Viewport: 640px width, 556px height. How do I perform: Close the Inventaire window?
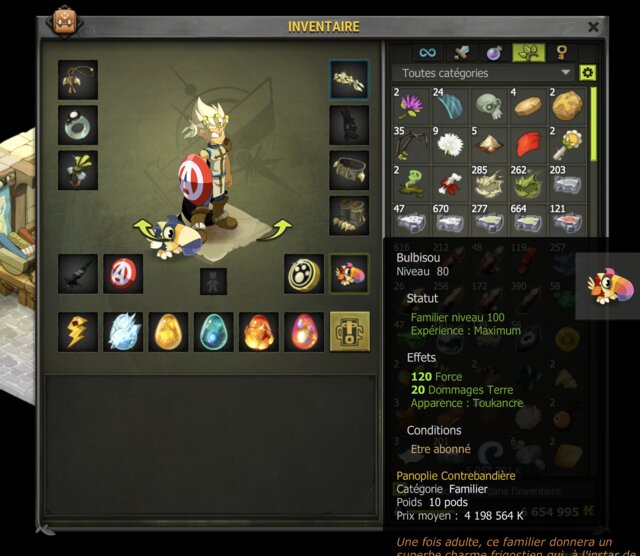[593, 27]
